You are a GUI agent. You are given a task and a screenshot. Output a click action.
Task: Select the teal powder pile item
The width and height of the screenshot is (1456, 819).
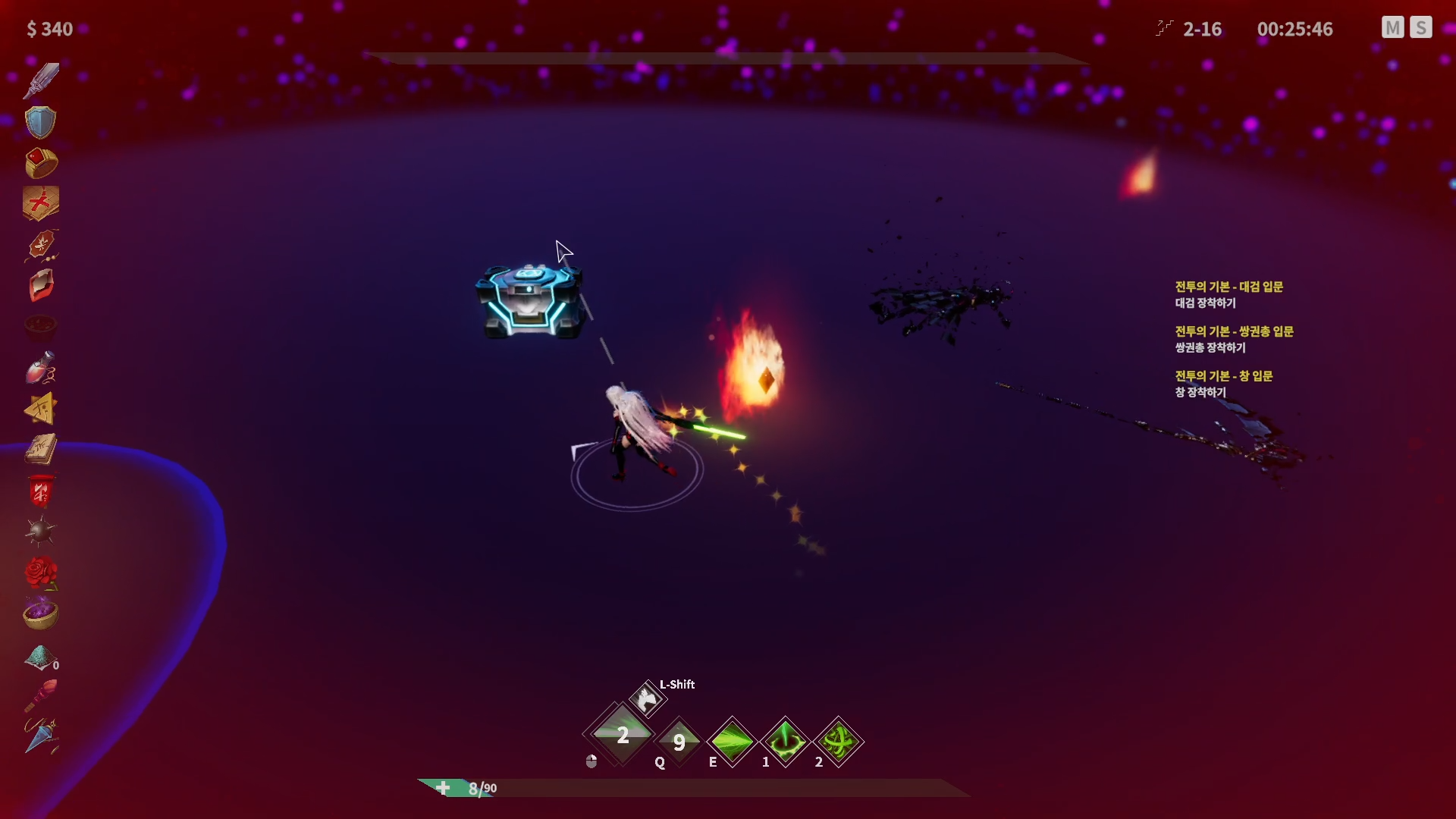point(40,657)
